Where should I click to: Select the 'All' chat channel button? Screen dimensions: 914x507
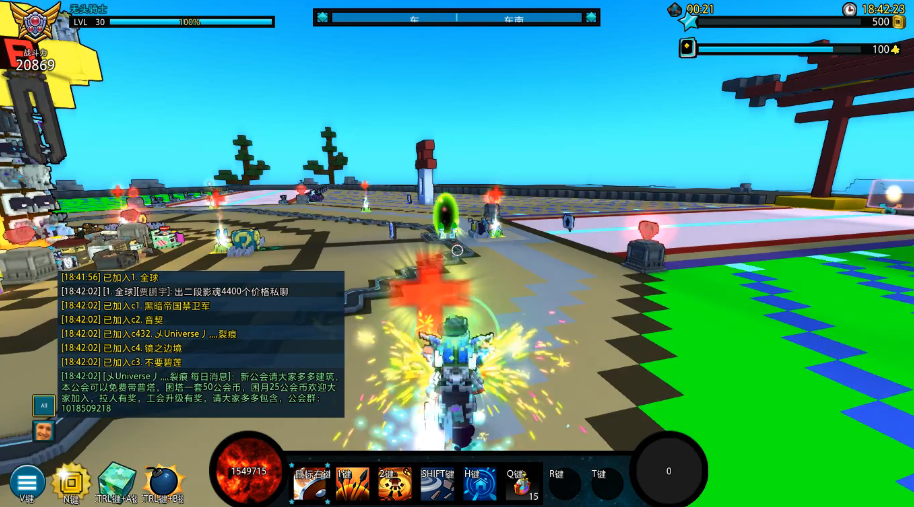tap(43, 405)
